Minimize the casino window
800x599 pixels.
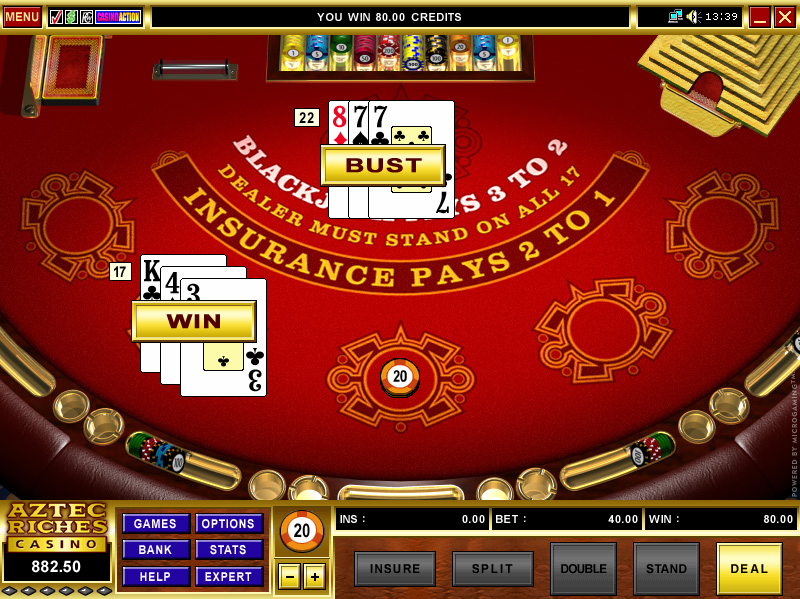pos(760,17)
